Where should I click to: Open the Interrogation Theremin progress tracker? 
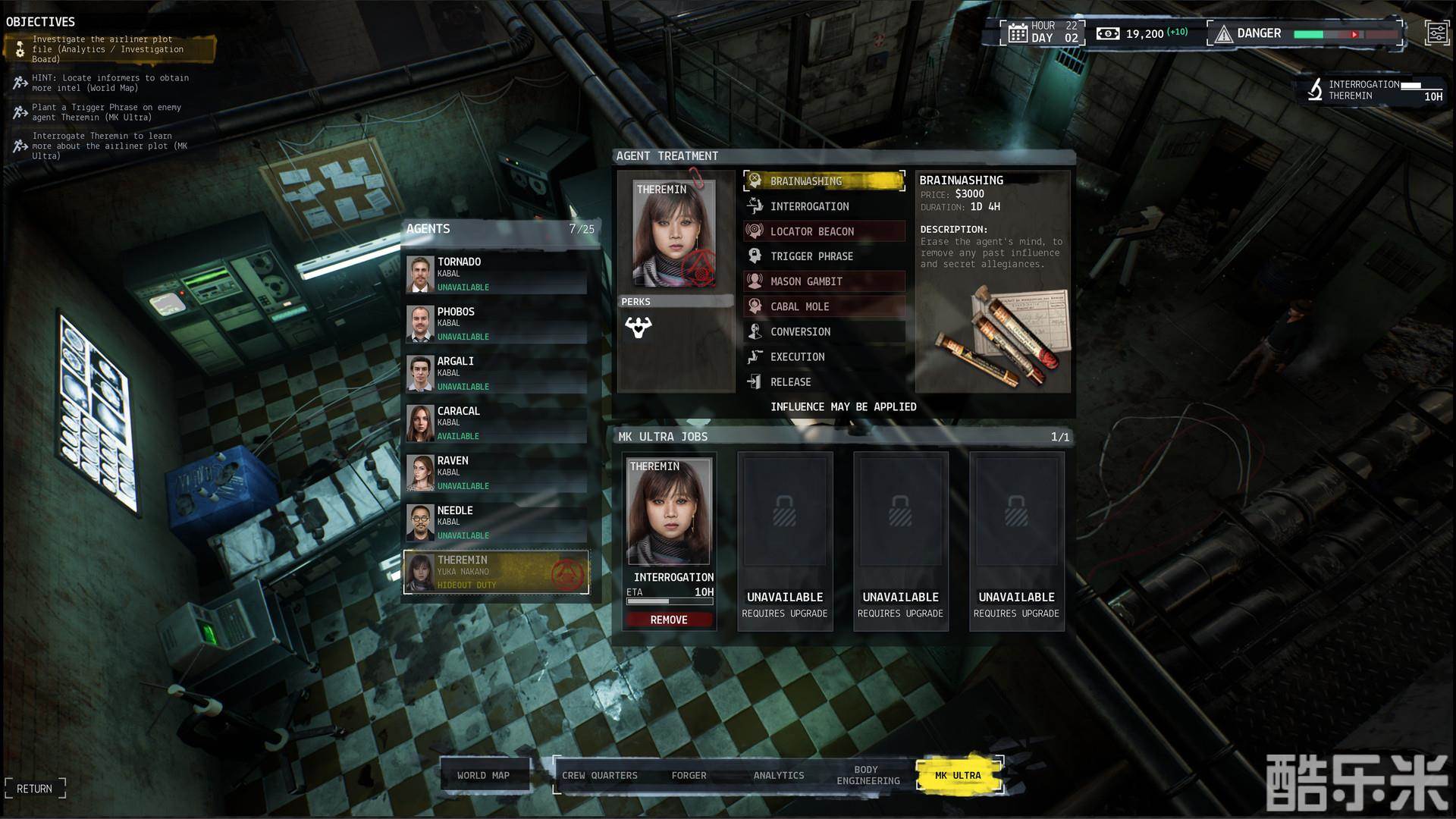pos(1374,90)
